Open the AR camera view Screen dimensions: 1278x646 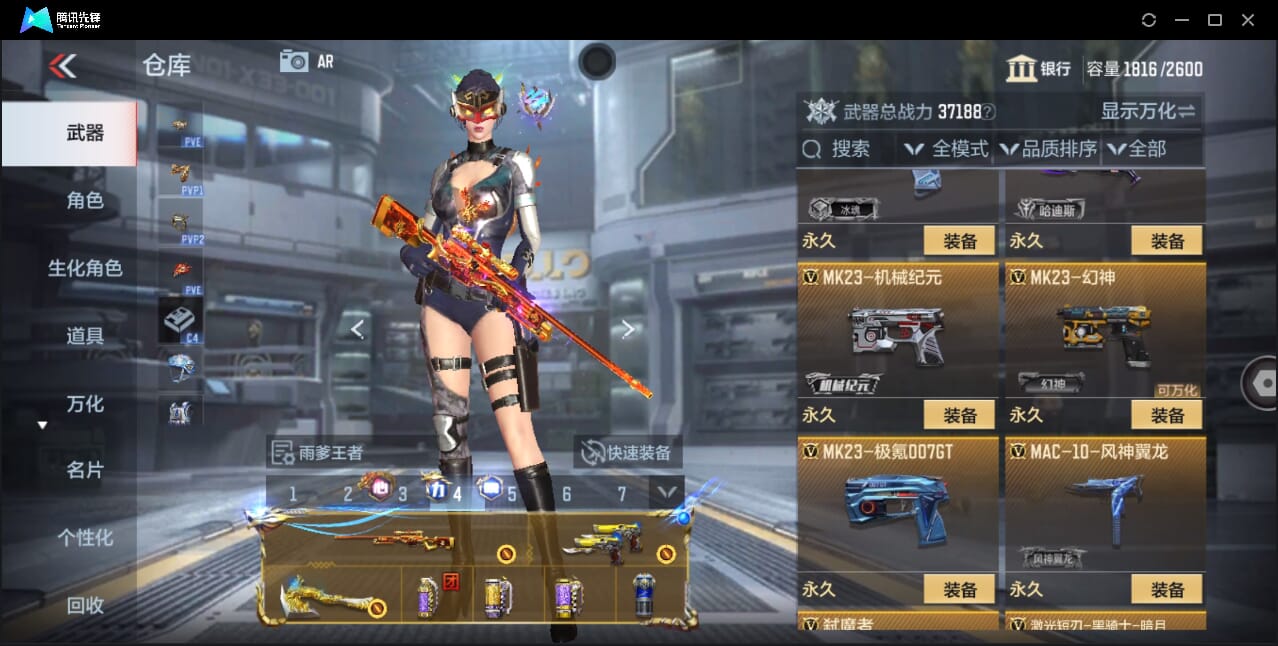(306, 61)
